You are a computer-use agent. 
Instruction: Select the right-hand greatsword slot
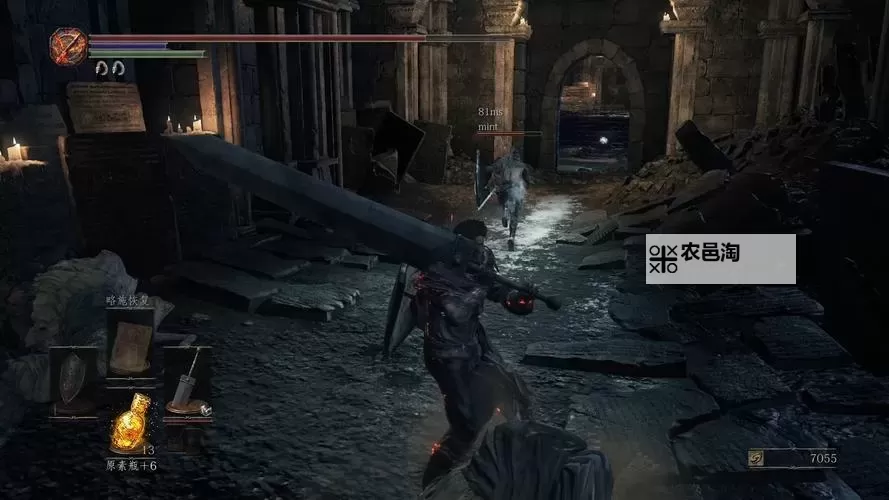point(186,381)
